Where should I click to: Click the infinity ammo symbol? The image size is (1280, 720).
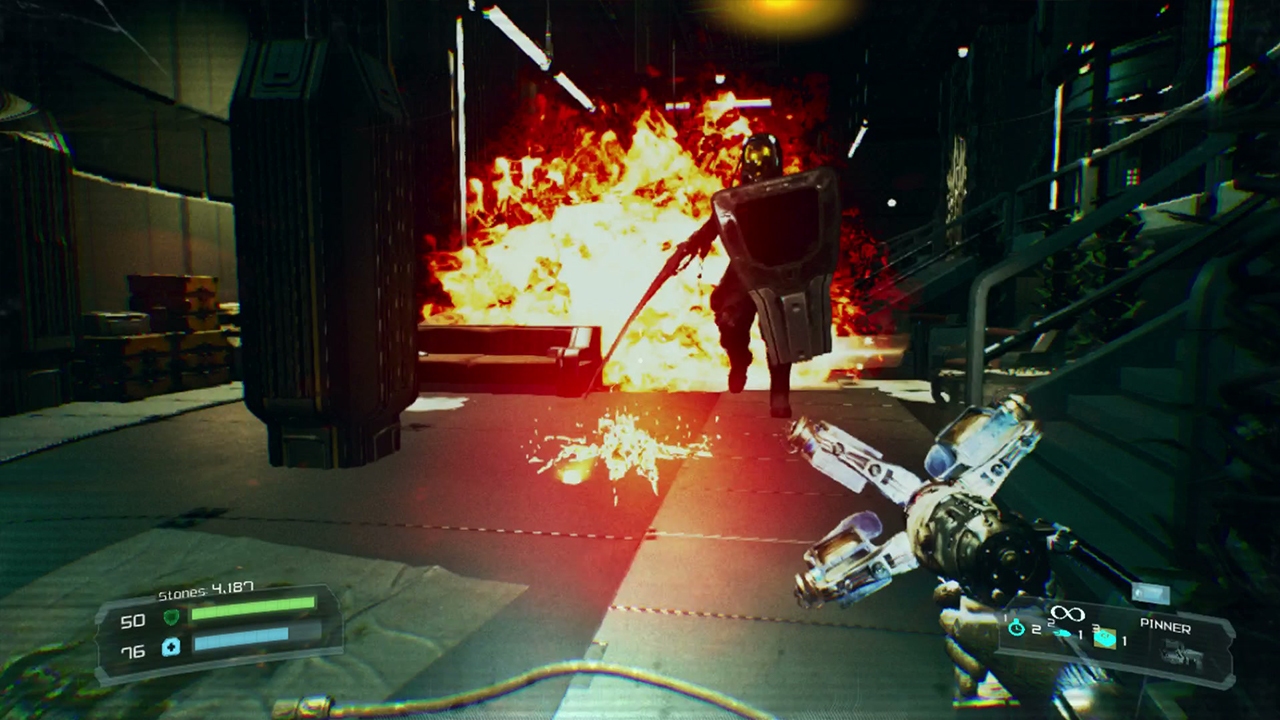pyautogui.click(x=1067, y=613)
